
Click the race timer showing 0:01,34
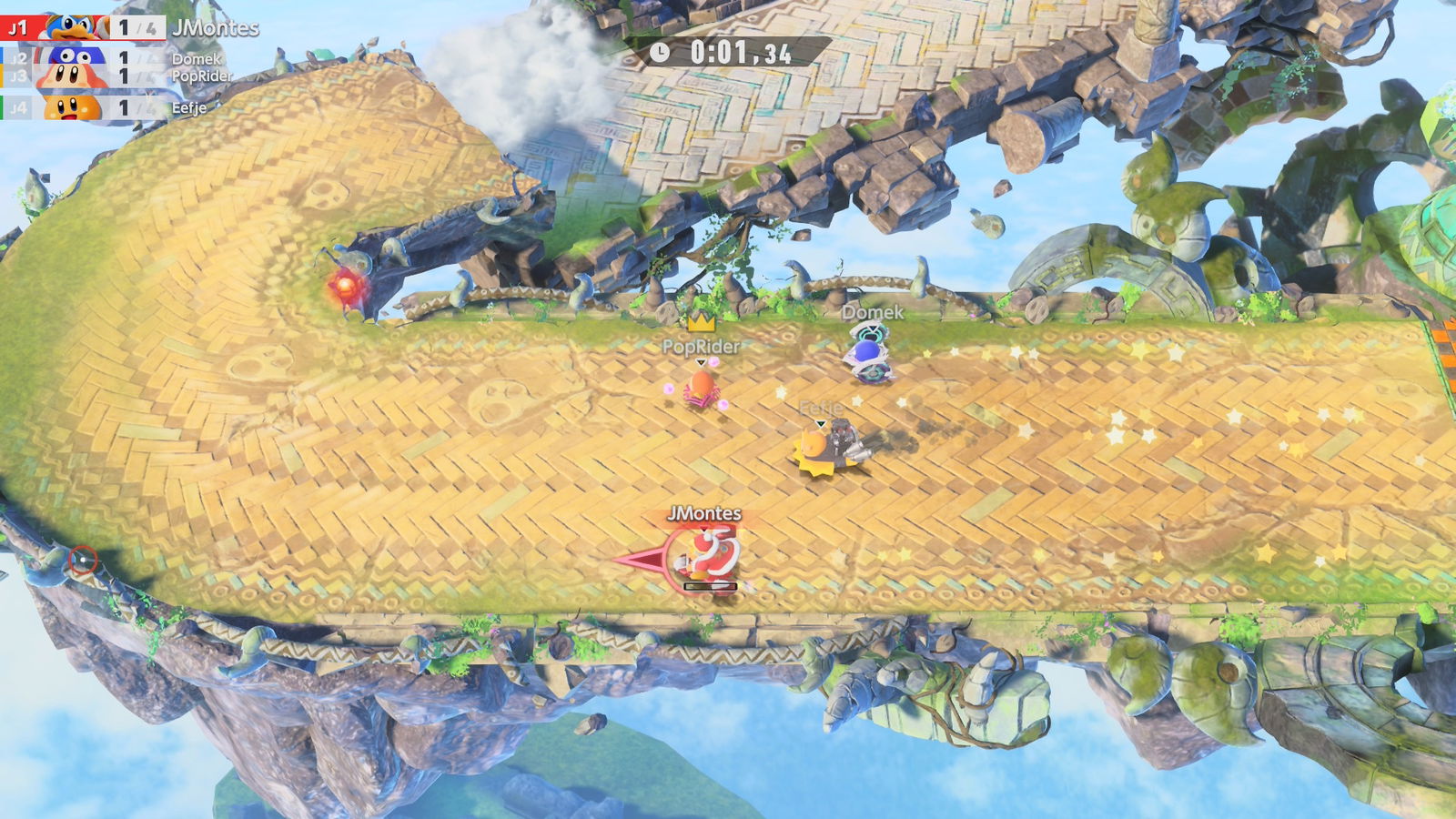(x=739, y=52)
